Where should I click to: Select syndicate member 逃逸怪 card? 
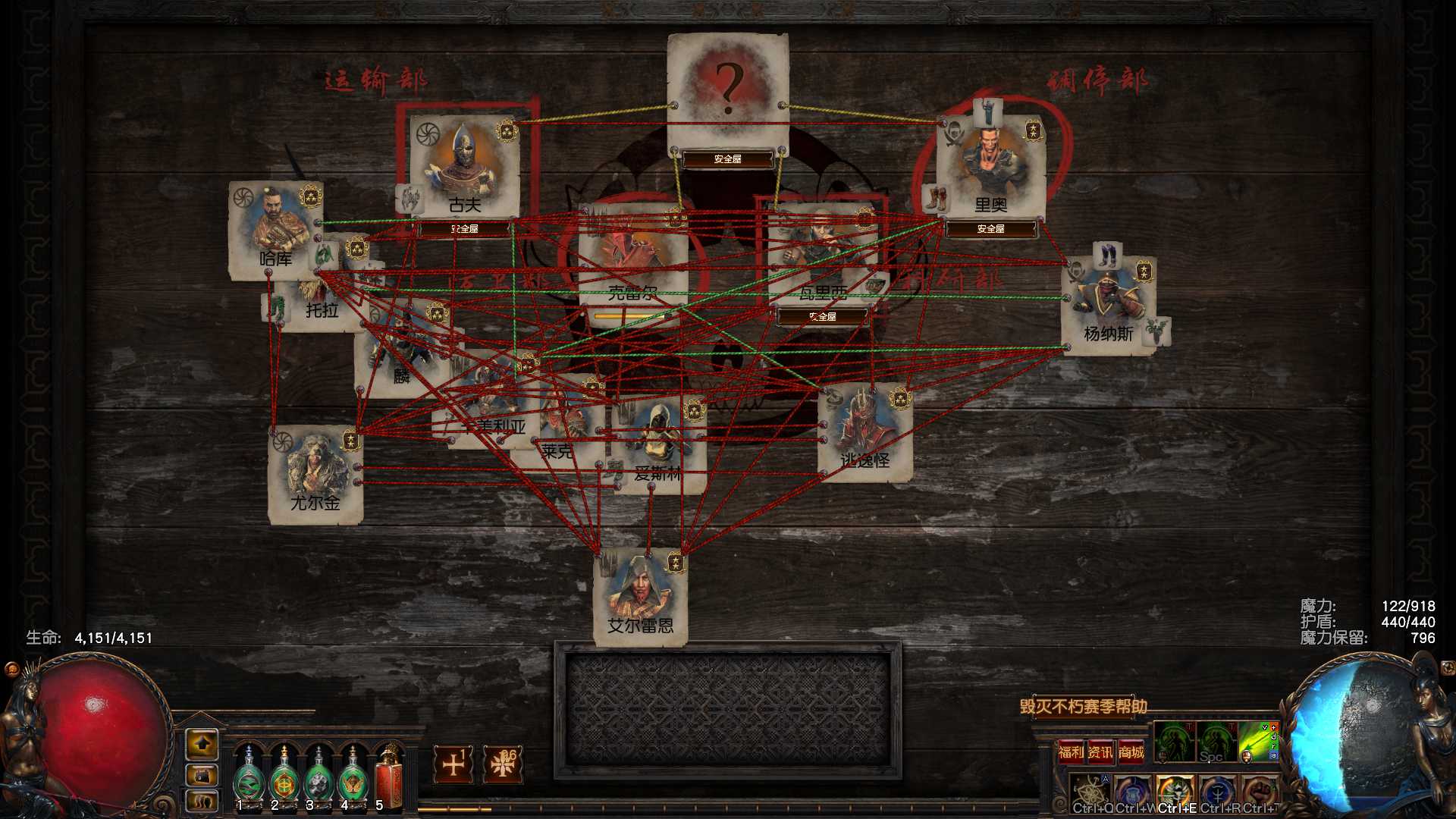click(x=865, y=432)
